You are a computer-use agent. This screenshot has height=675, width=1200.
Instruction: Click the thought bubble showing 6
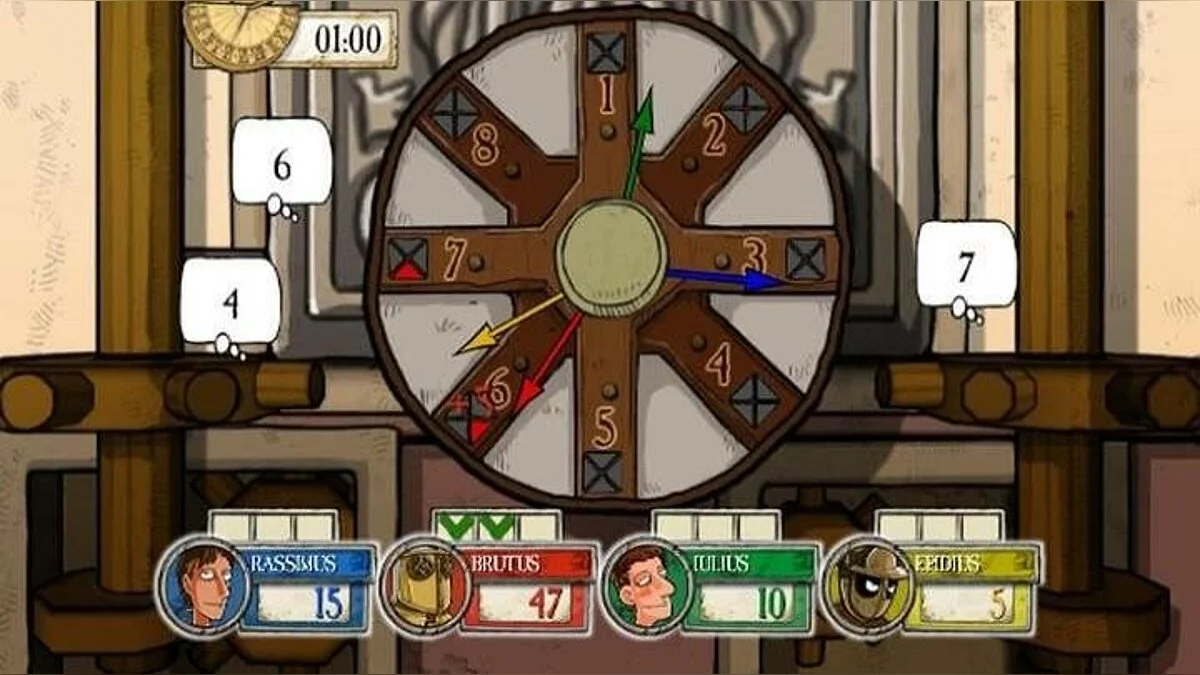click(x=282, y=164)
